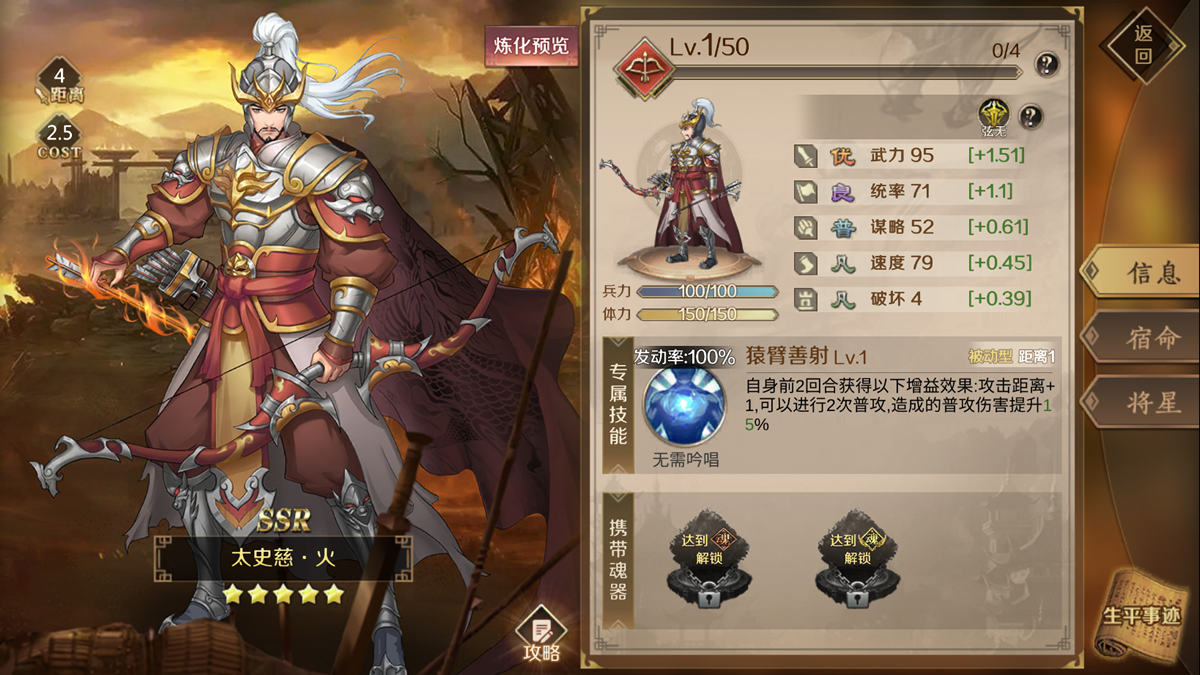
Task: Click the red bow troop type emblem
Action: [641, 65]
